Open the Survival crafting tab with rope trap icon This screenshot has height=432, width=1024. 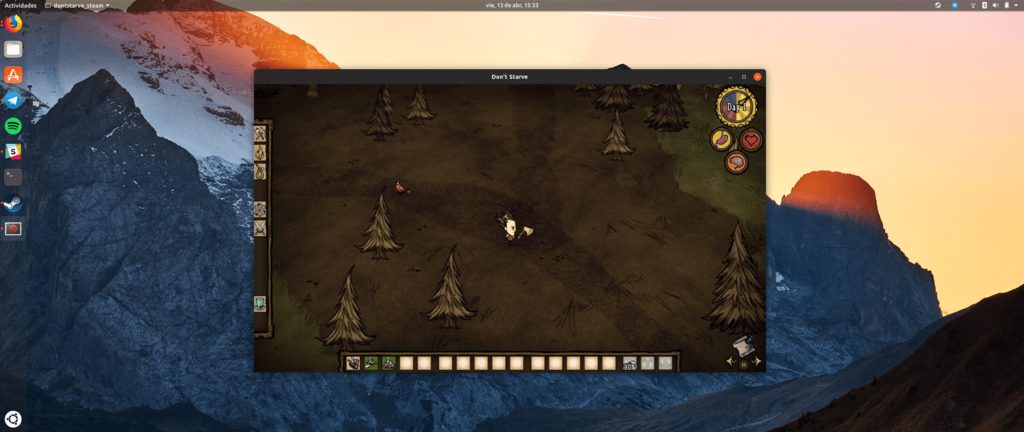click(260, 171)
